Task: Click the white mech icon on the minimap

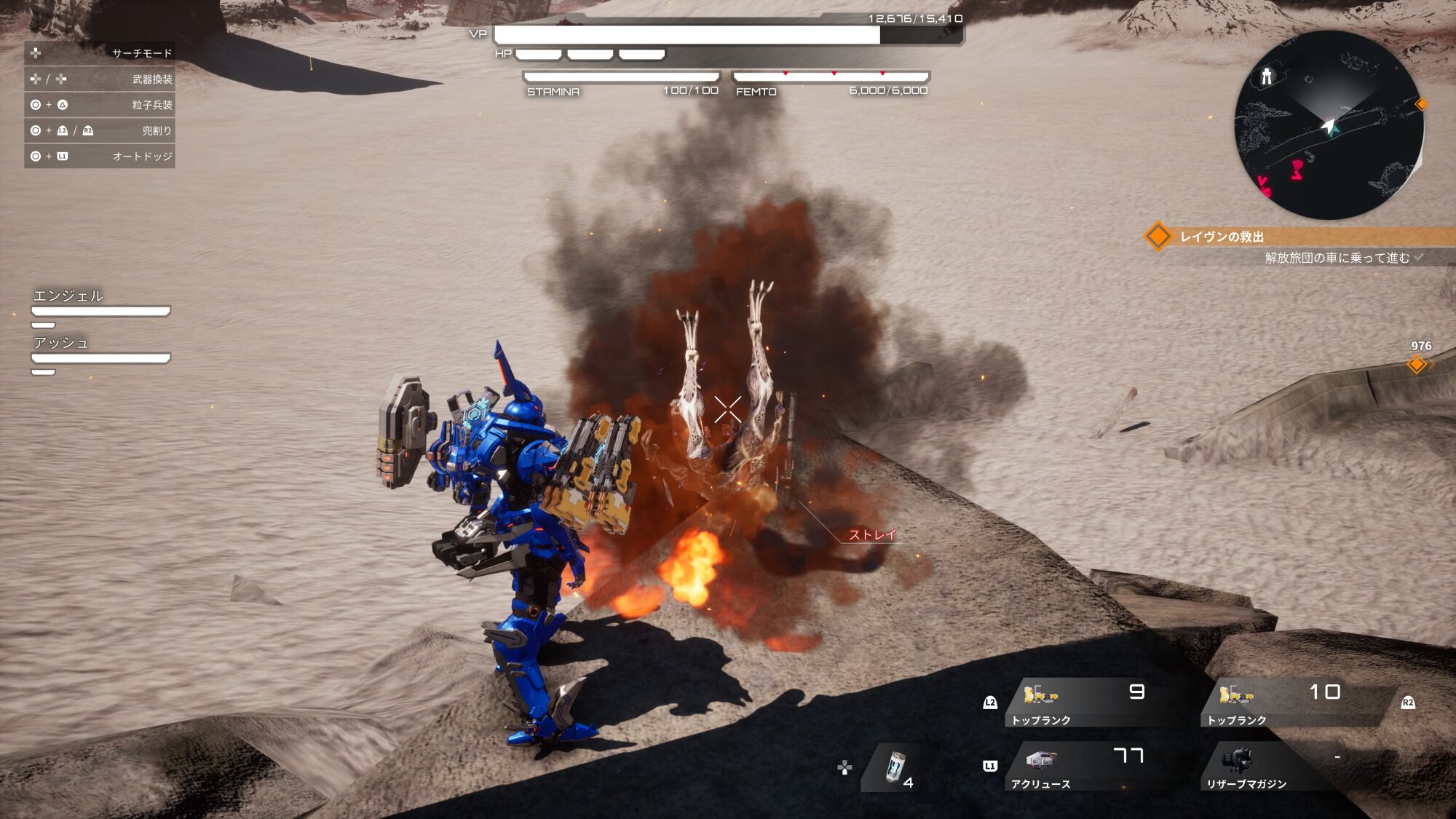Action: pos(1267,76)
